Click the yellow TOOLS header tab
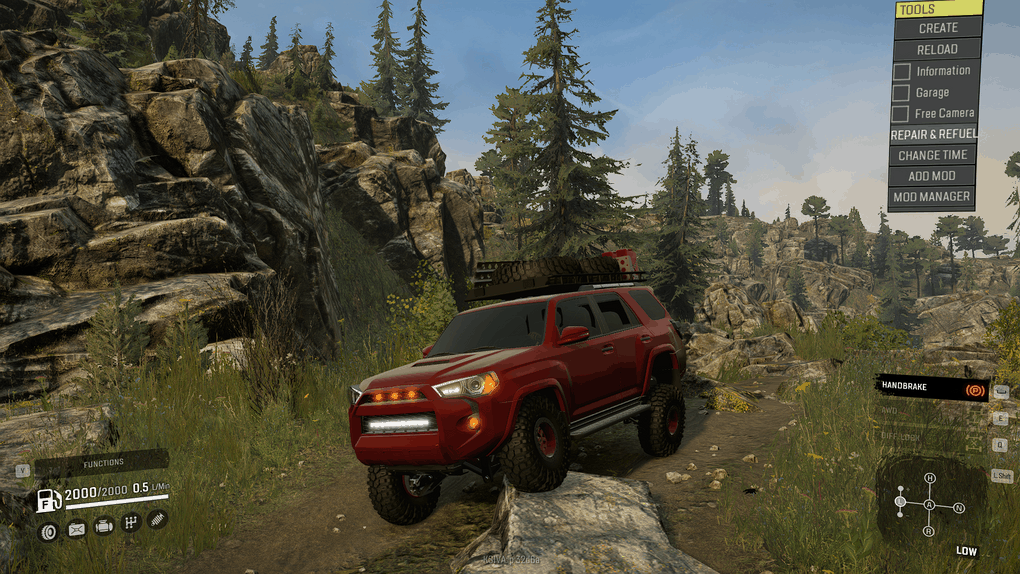 tap(938, 9)
